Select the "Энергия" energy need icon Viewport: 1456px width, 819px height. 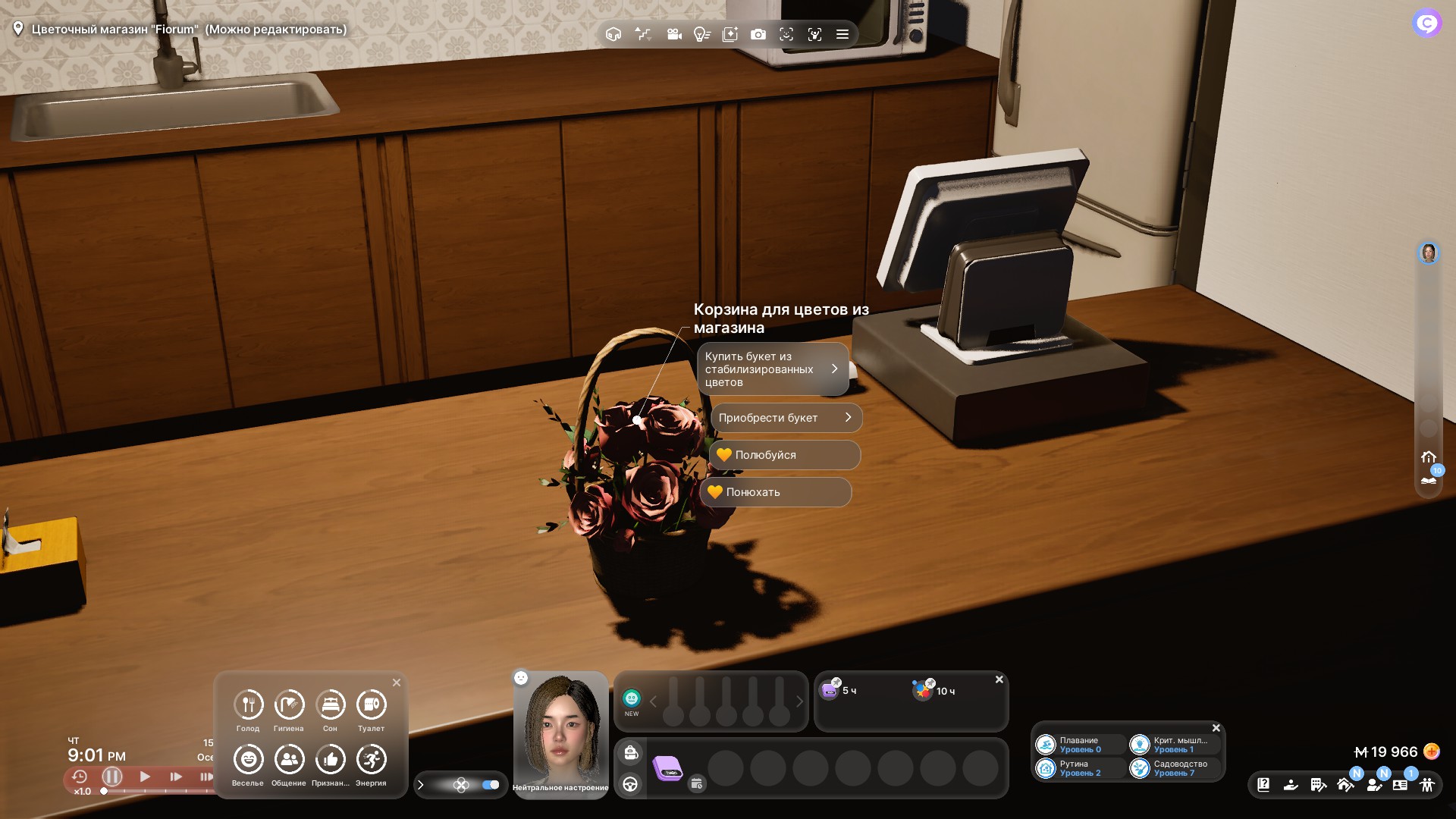371,760
